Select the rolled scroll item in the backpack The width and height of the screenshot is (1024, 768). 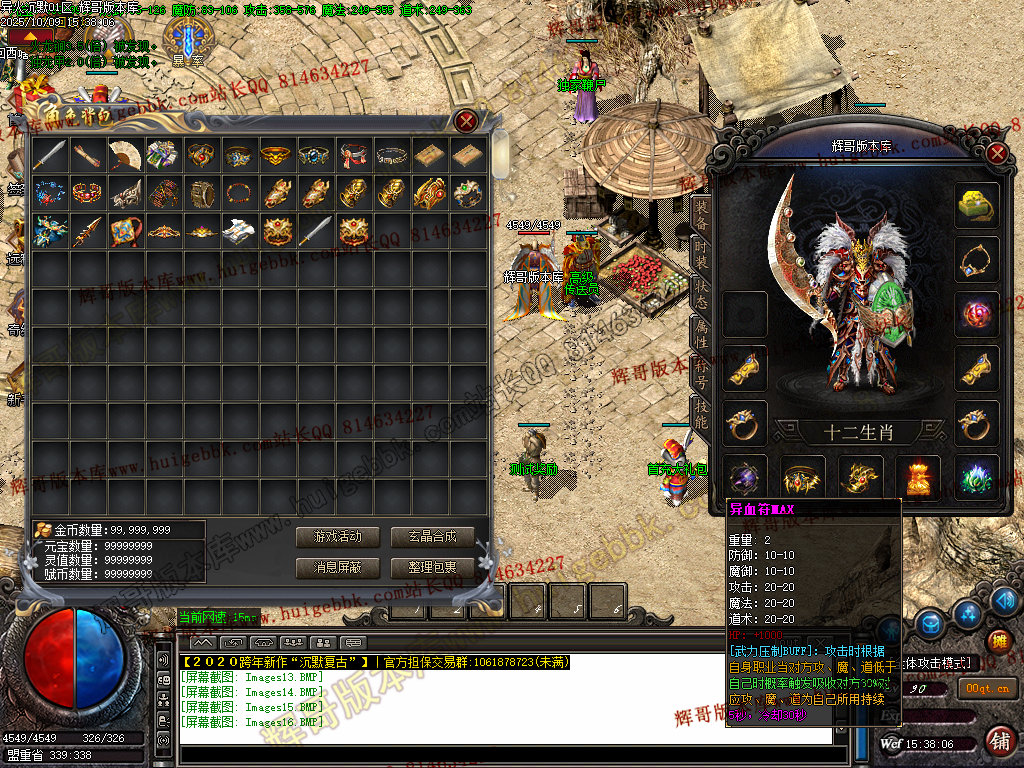(x=87, y=154)
